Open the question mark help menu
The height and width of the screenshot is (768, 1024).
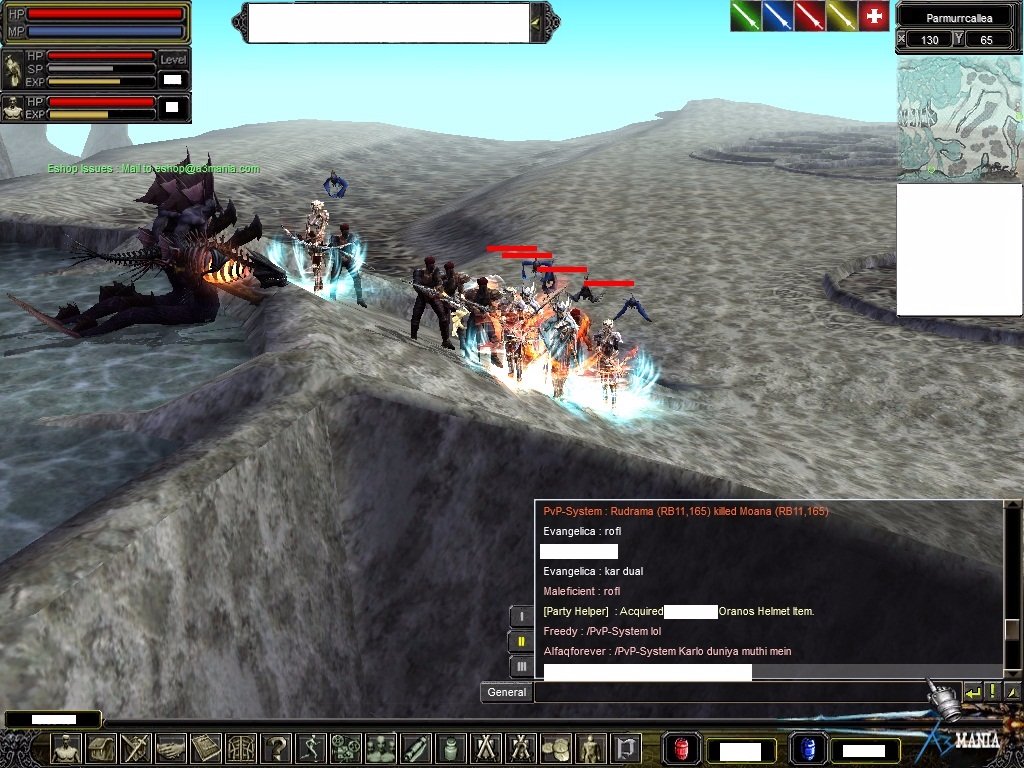pyautogui.click(x=276, y=749)
